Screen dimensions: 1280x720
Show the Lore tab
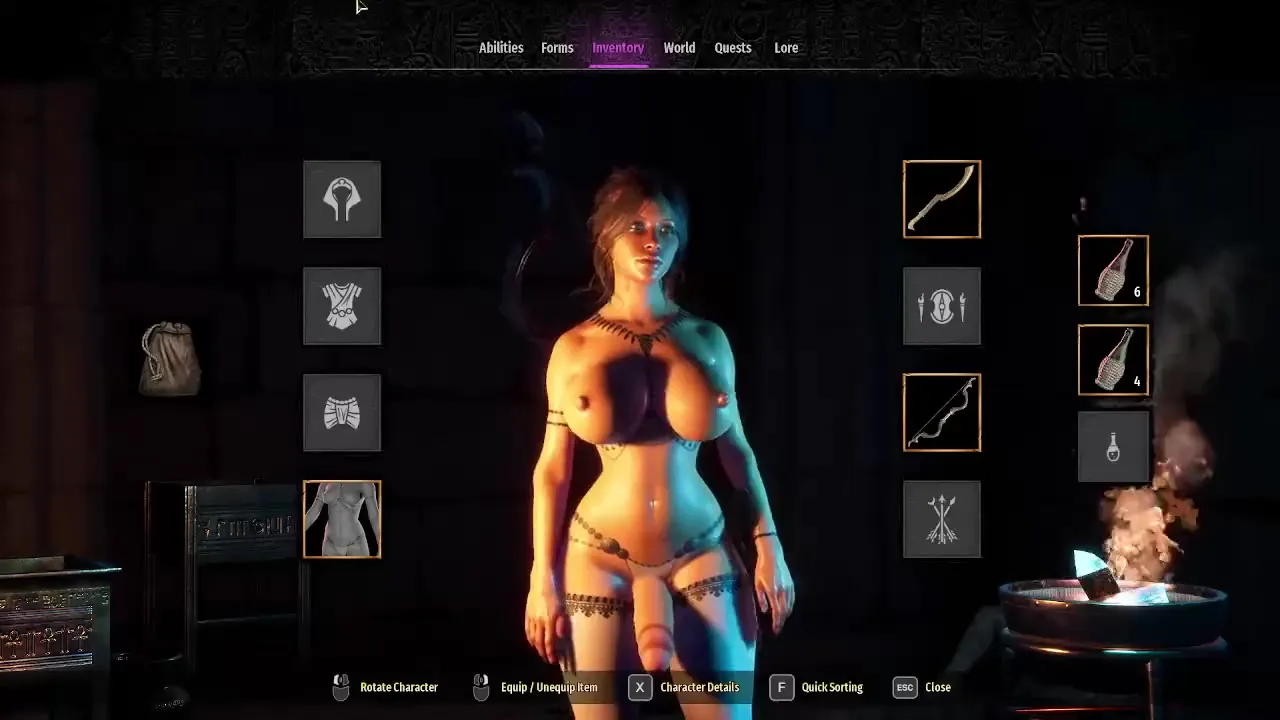[786, 48]
